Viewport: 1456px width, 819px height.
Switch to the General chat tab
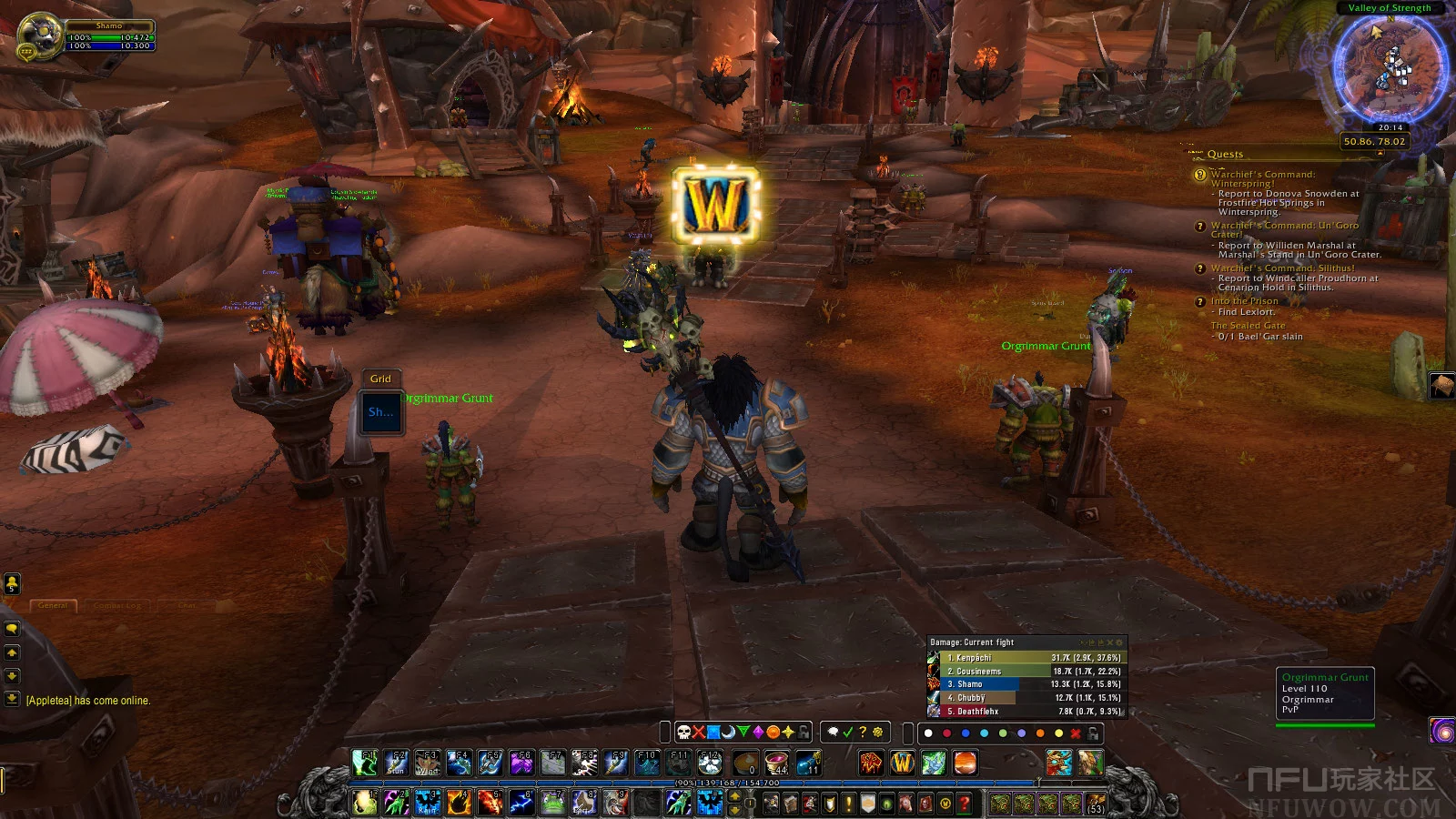click(53, 605)
